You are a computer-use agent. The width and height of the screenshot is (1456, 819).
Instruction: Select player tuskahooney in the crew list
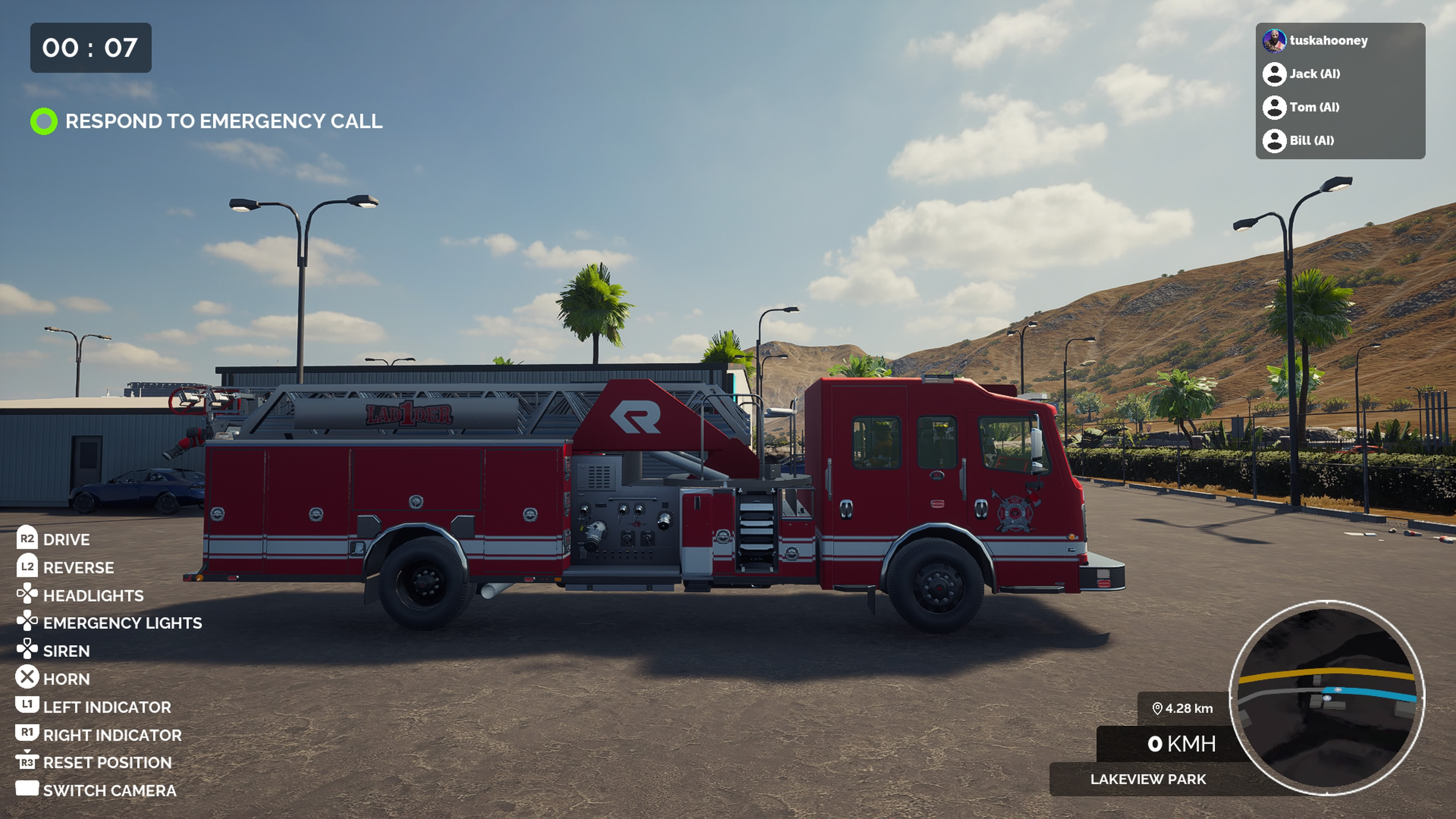(1328, 41)
